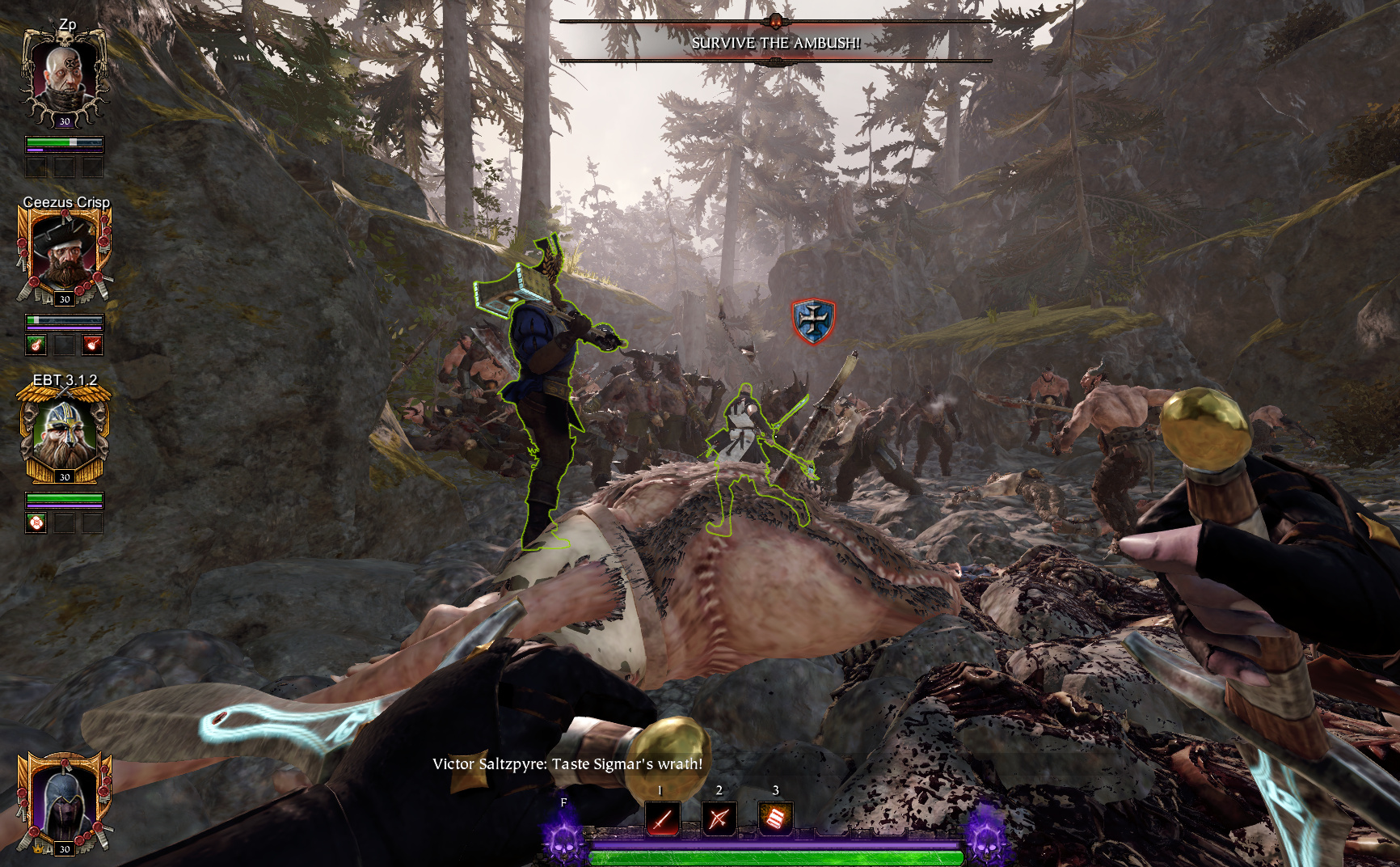Click Geezus Crisp's red bomb icon
1400x867 pixels.
click(93, 345)
